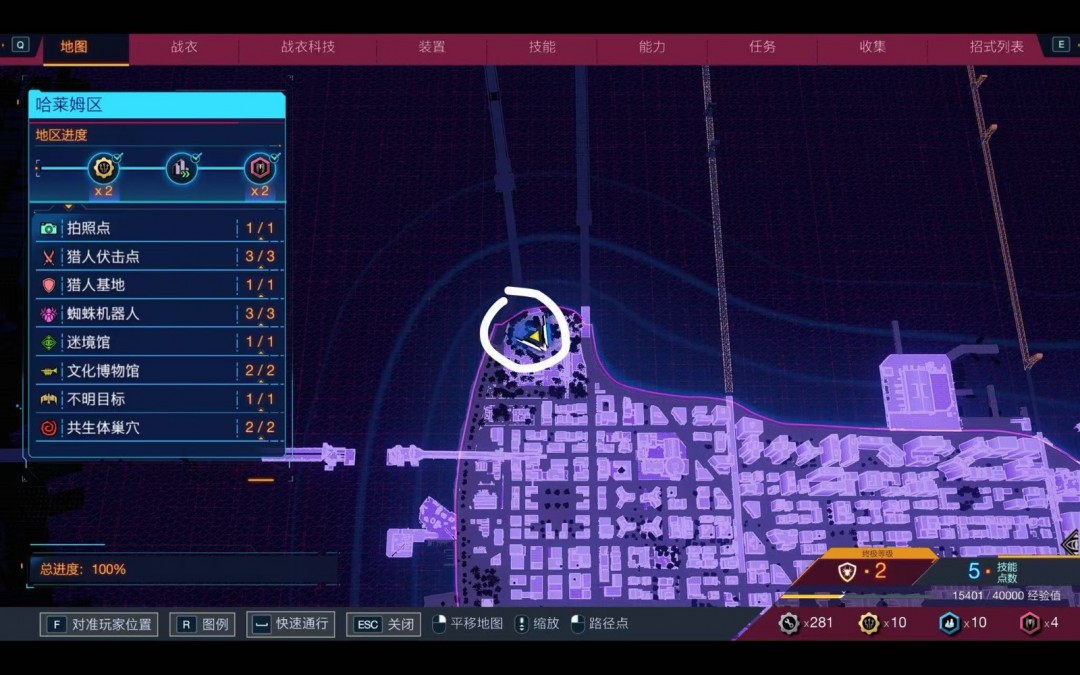Open the 收集 tab

click(x=872, y=47)
